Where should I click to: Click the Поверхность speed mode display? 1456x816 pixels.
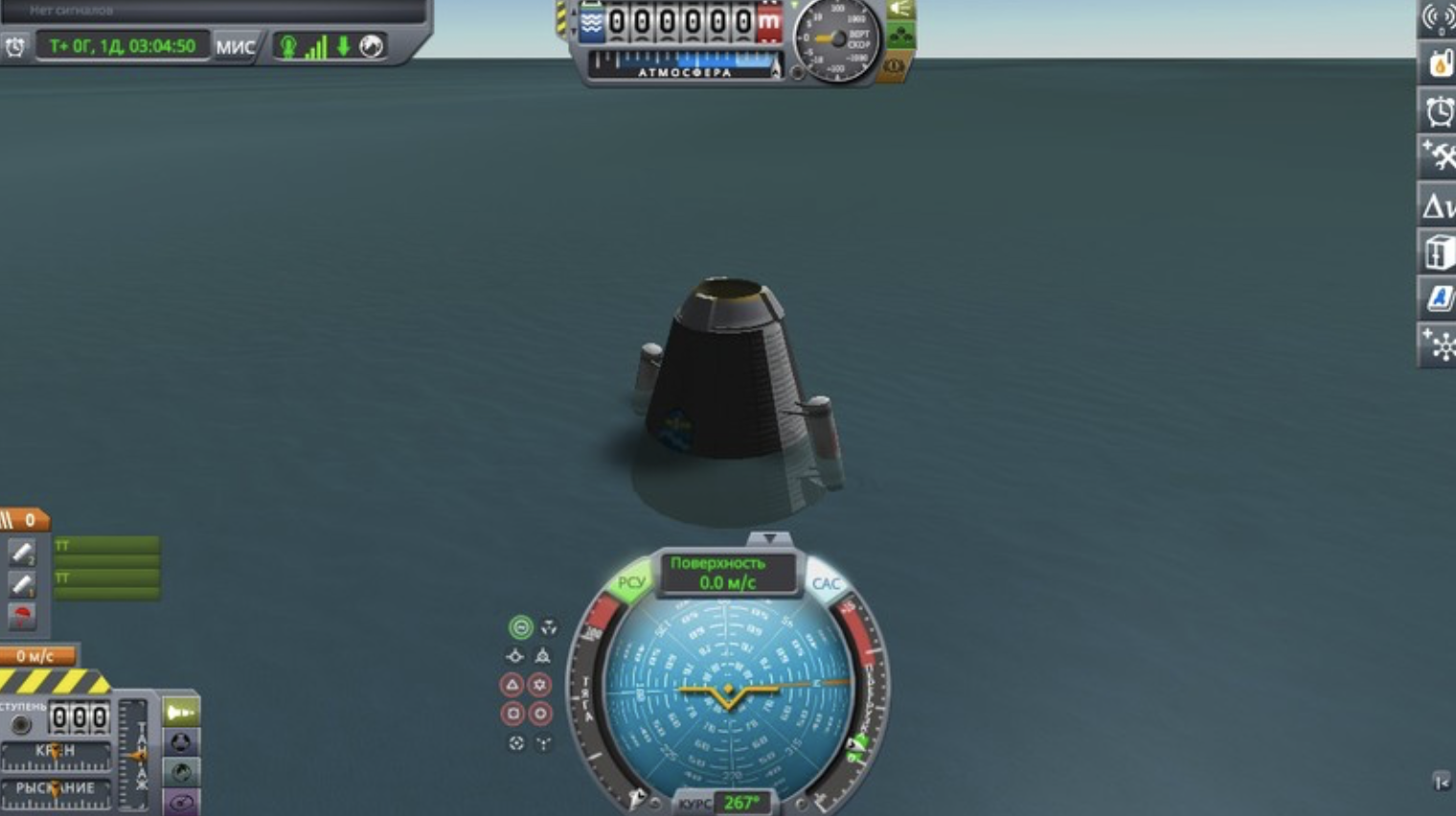click(x=727, y=573)
